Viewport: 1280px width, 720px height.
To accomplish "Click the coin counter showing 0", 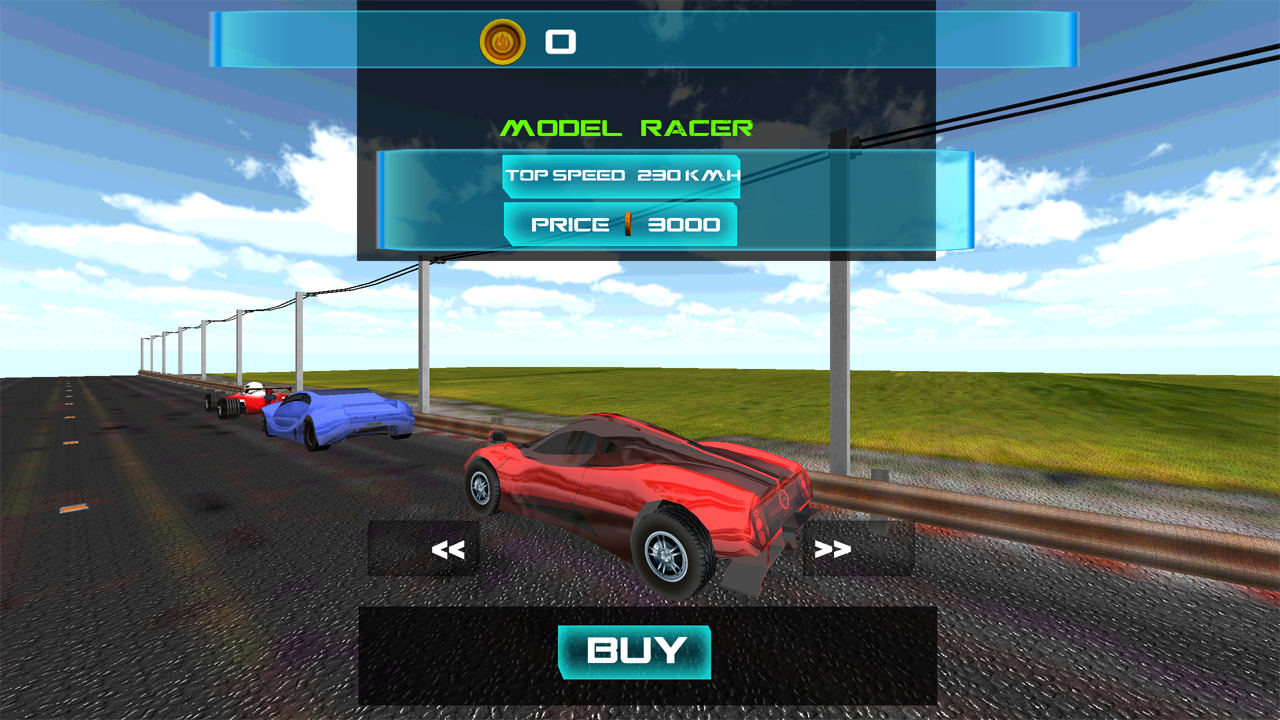I will coord(560,41).
